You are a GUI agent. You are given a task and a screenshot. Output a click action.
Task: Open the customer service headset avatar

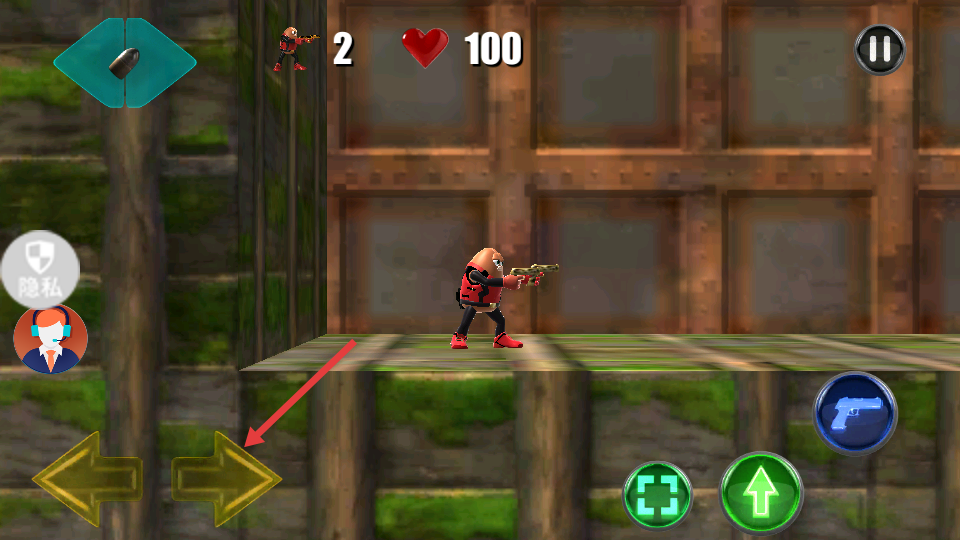point(50,339)
